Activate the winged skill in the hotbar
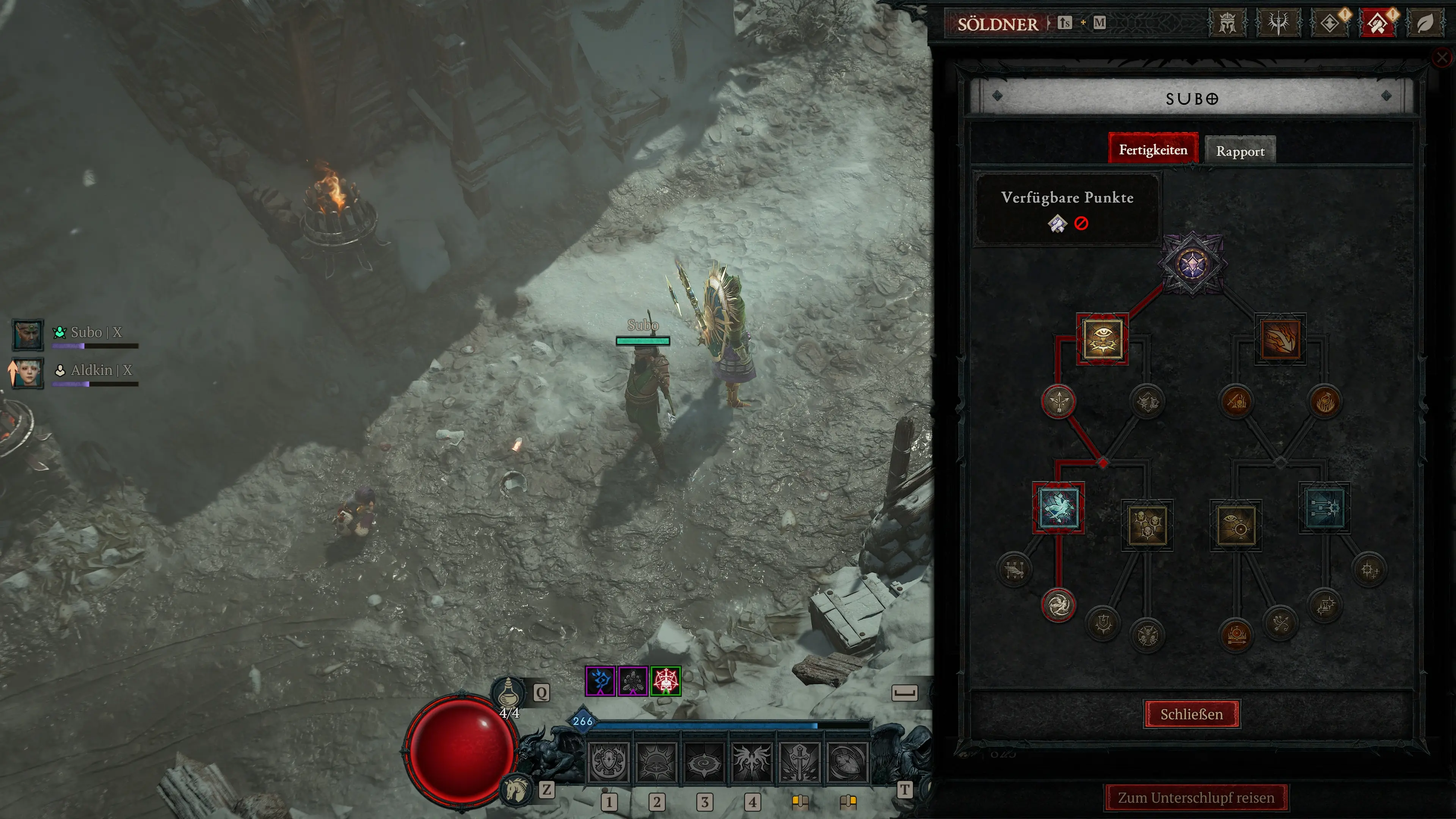Viewport: 1456px width, 819px height. pyautogui.click(x=751, y=761)
